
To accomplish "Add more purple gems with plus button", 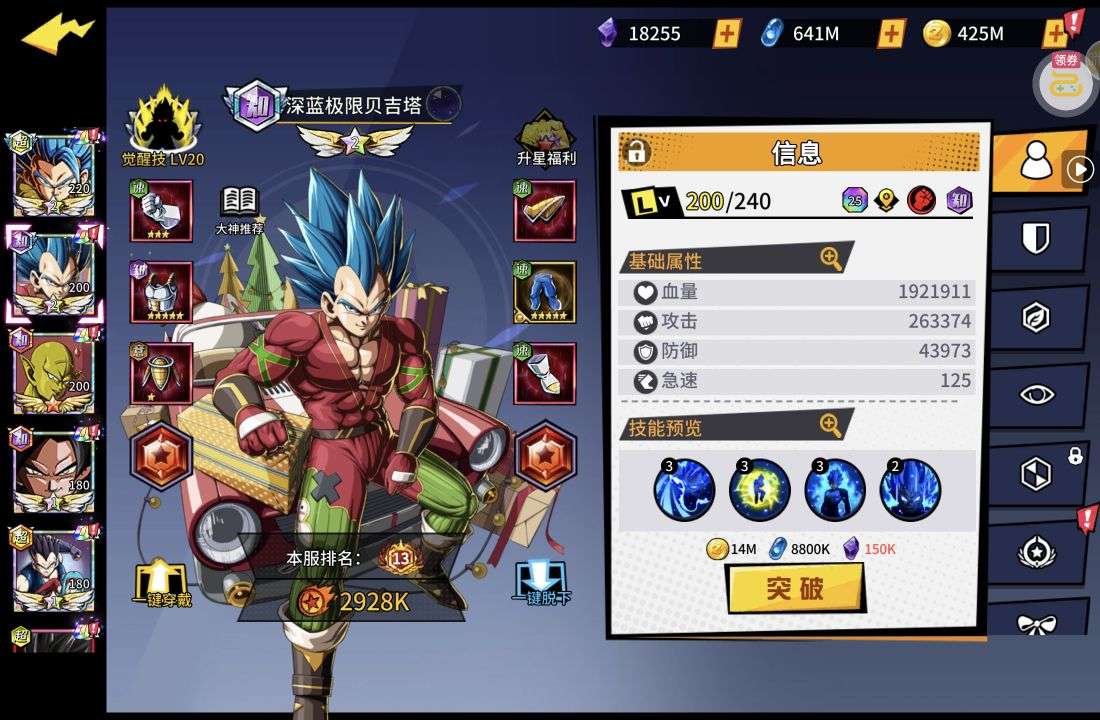I will click(727, 34).
